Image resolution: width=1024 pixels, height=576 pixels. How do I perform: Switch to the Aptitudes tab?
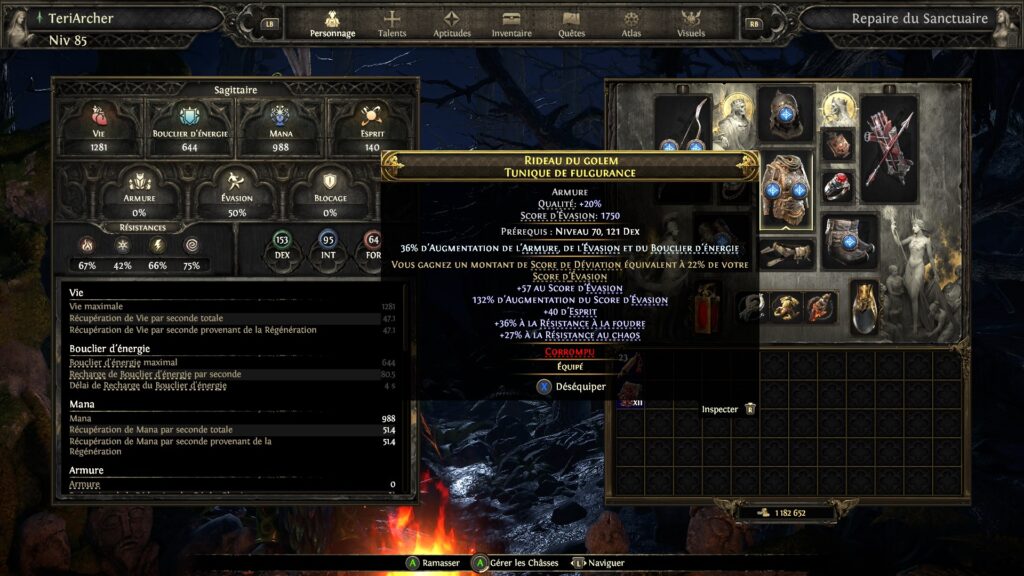(451, 24)
